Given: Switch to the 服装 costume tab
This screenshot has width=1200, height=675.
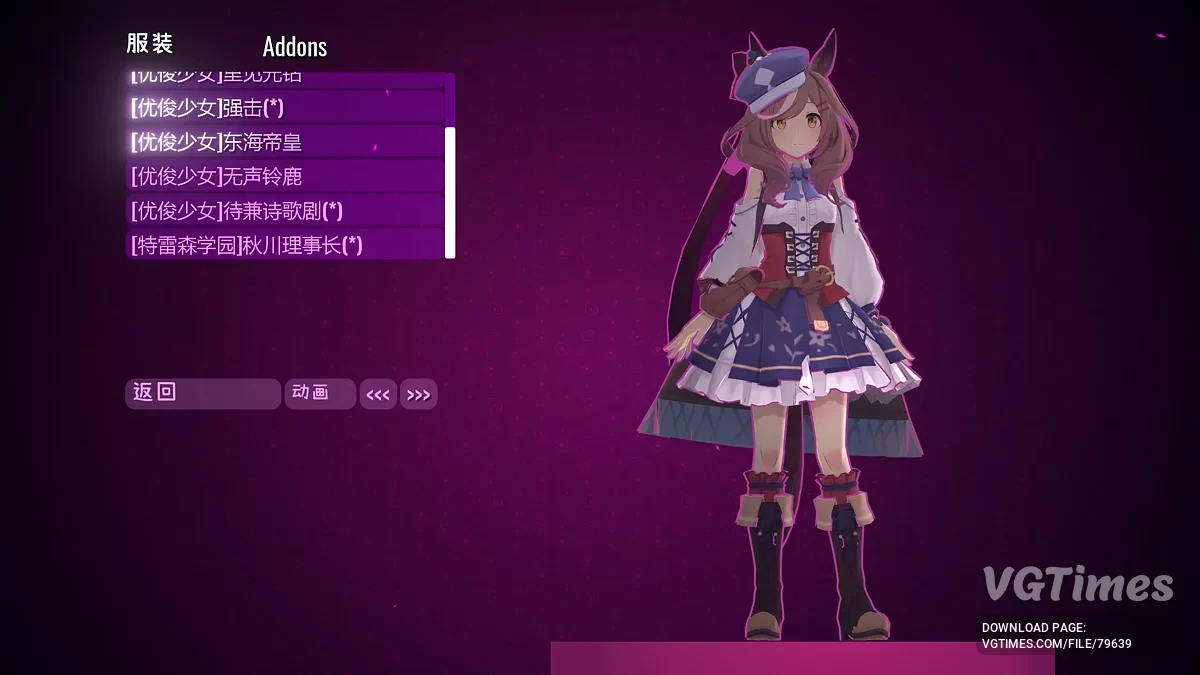Looking at the screenshot, I should click(150, 44).
